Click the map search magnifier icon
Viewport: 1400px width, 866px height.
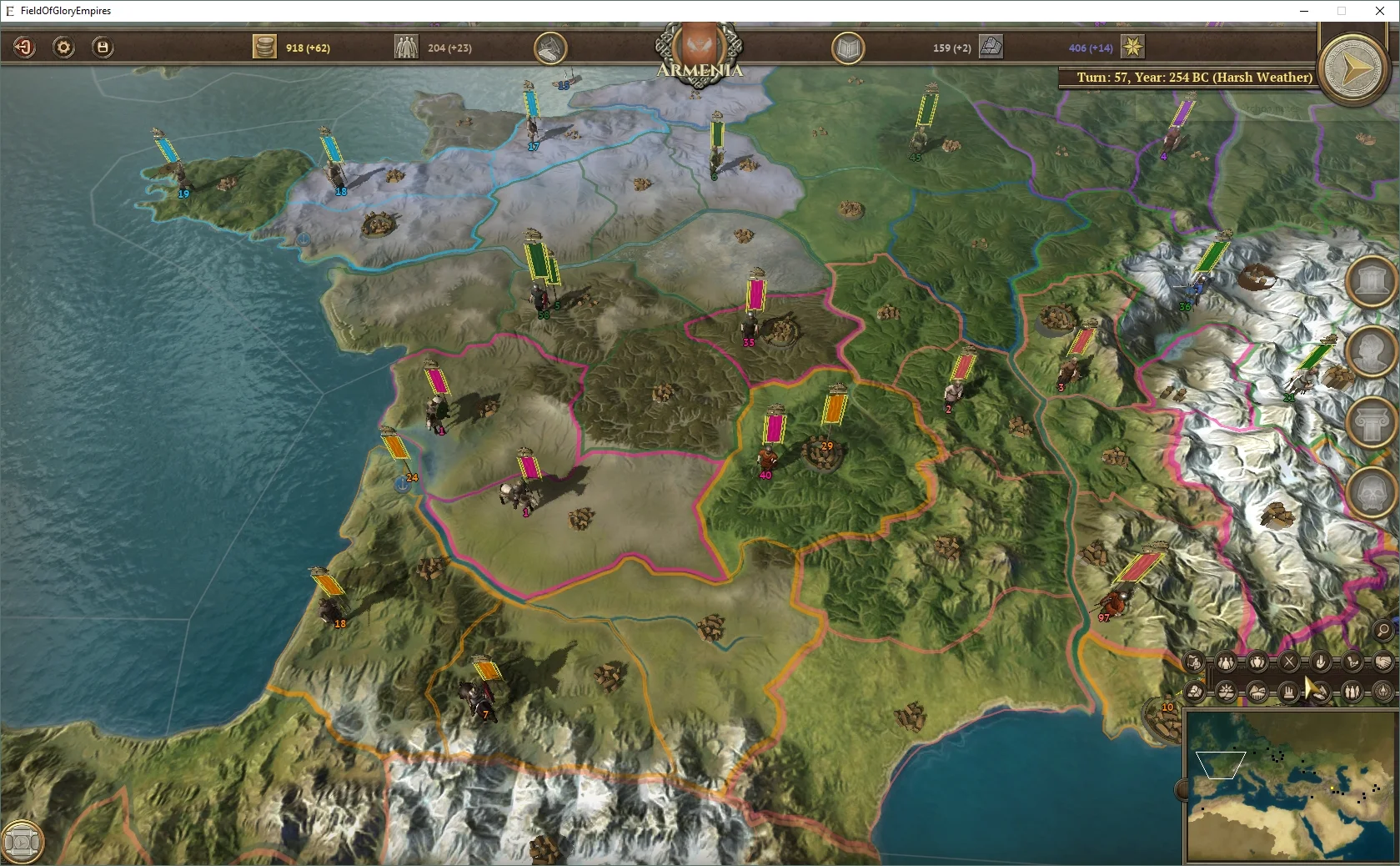1384,632
